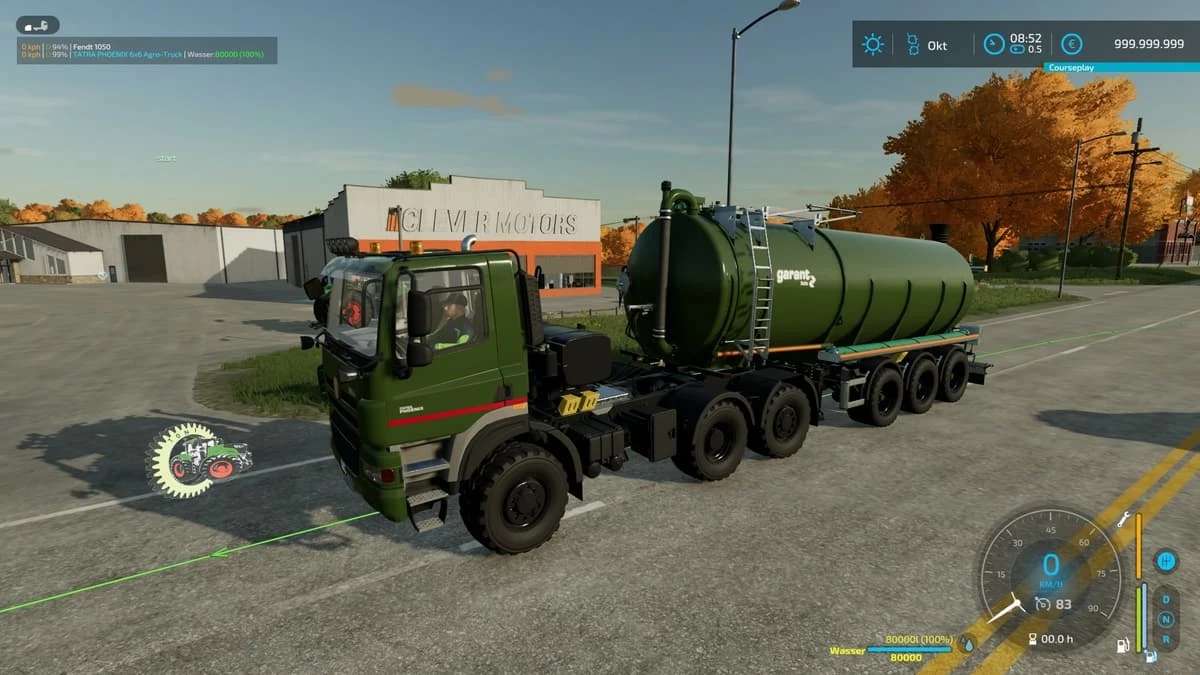Click the clock icon beside 08:52
1200x675 pixels.
[x=993, y=44]
